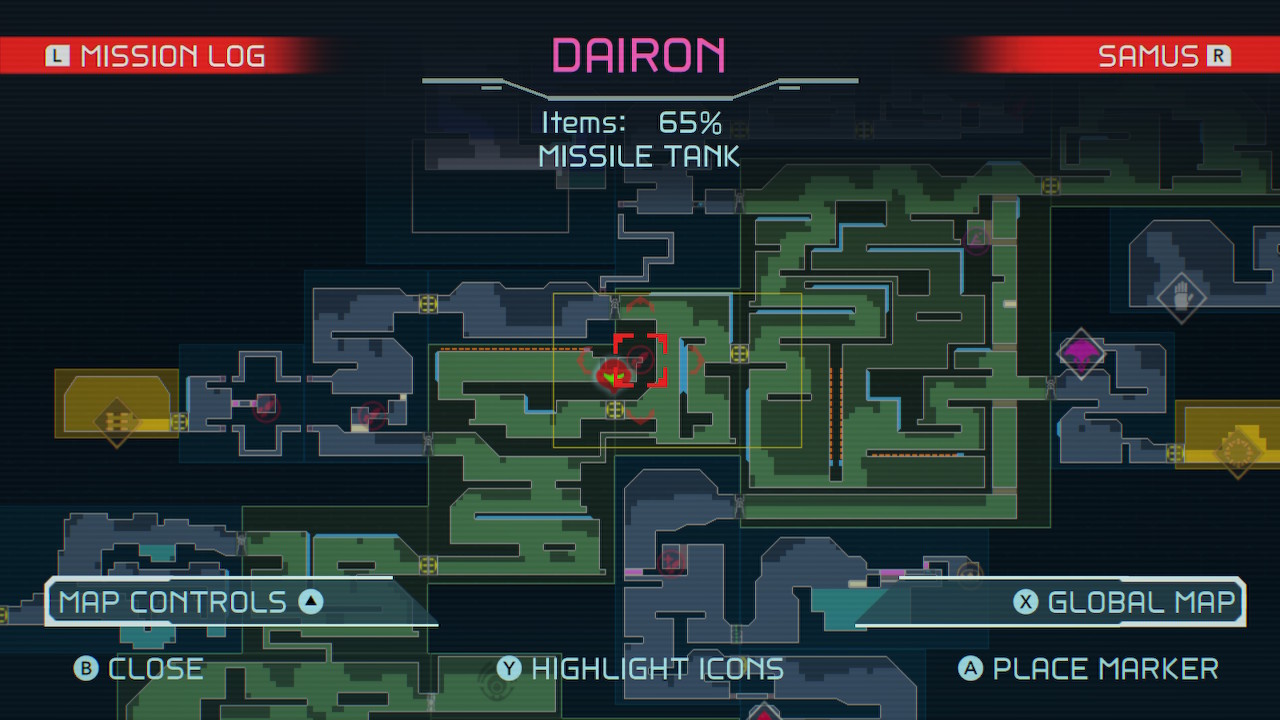Expand the Map Controls panel via its up arrow

(311, 601)
